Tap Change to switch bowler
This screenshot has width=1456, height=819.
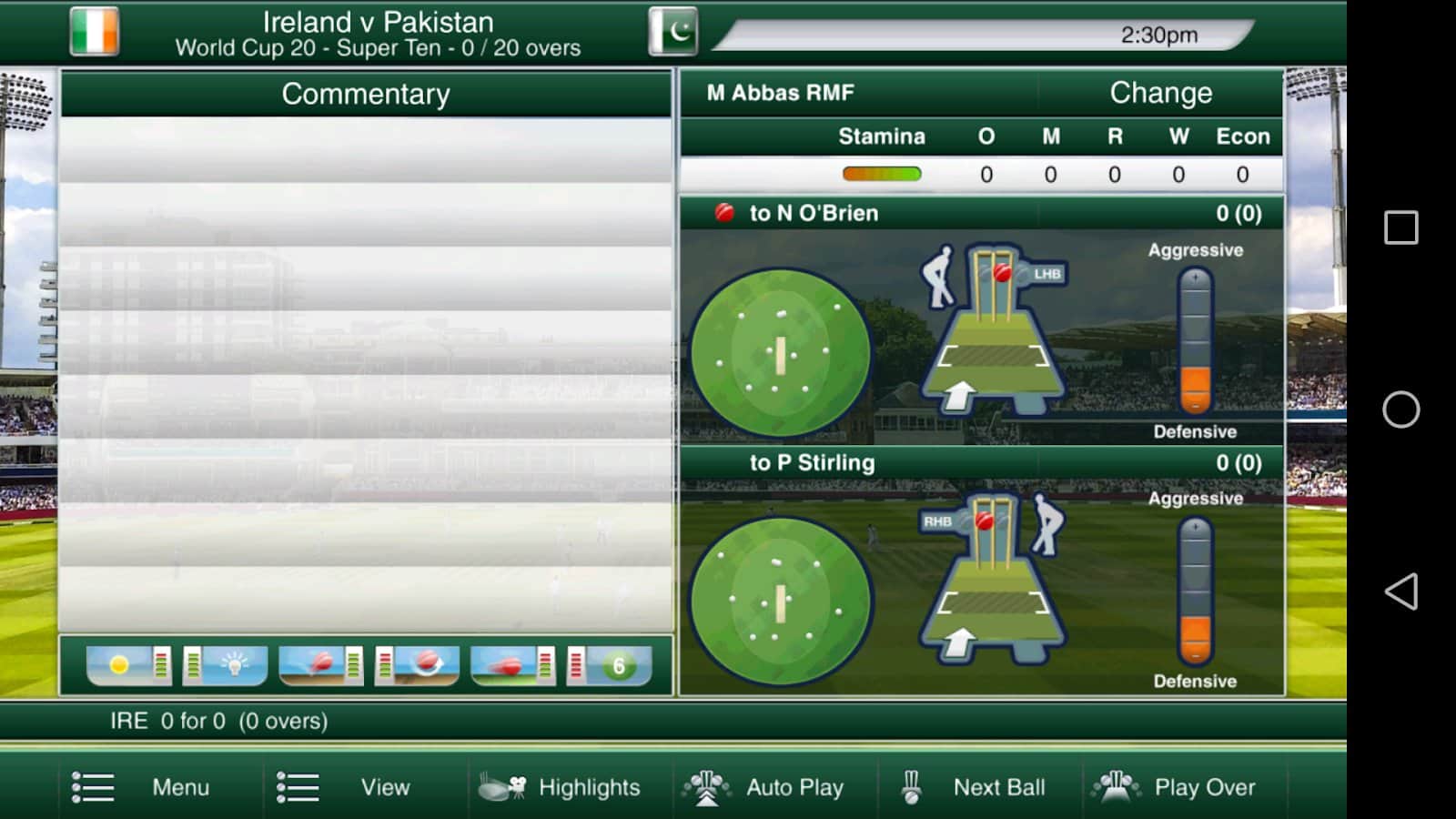(x=1160, y=93)
